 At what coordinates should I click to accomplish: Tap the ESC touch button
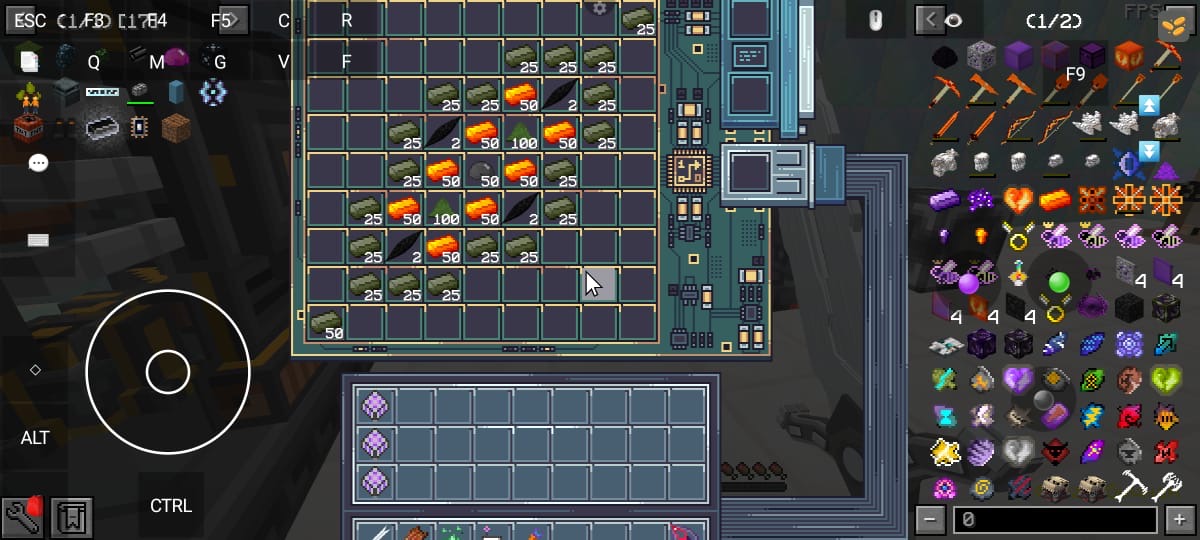click(x=30, y=20)
